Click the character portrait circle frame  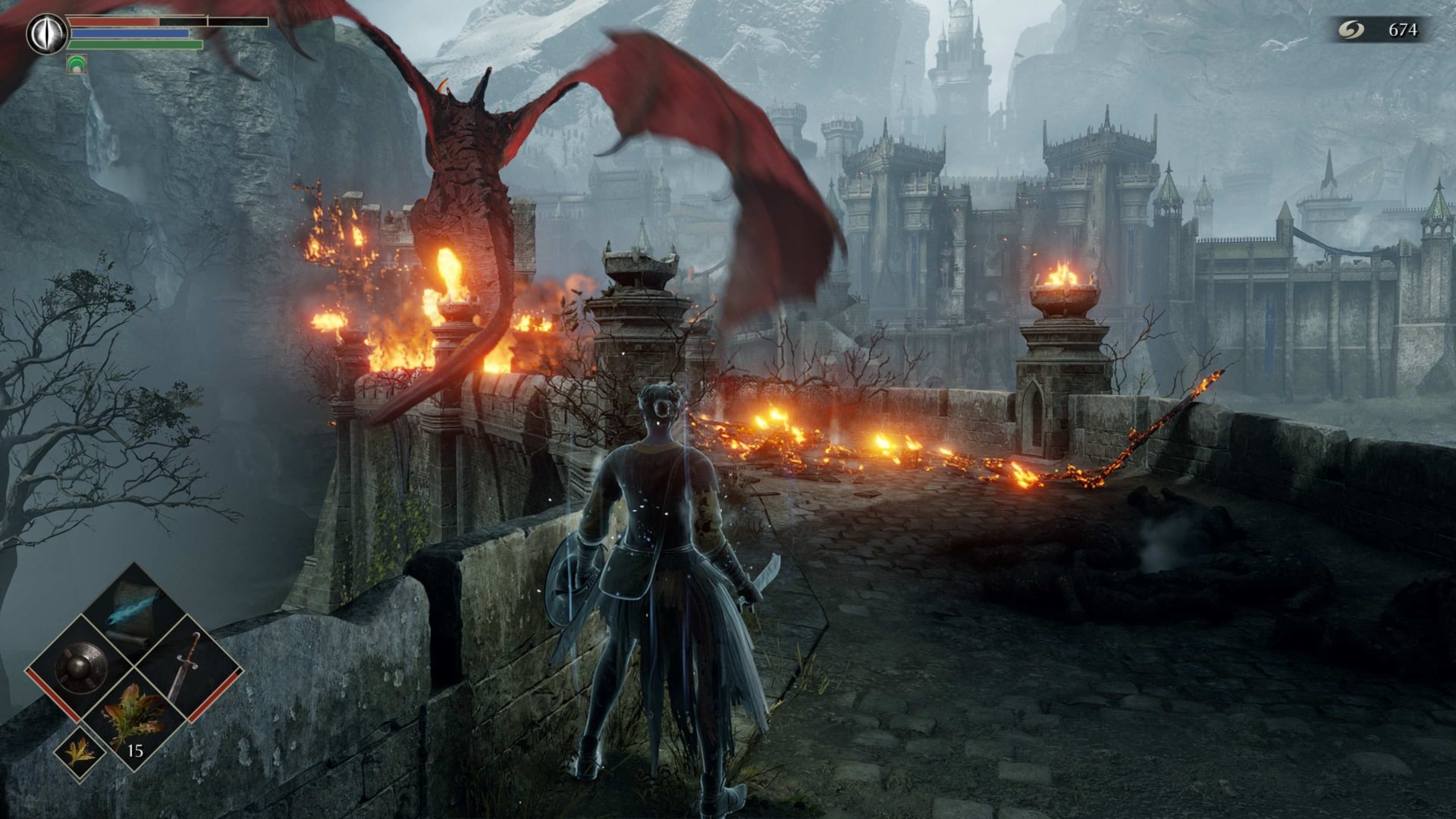pos(47,33)
